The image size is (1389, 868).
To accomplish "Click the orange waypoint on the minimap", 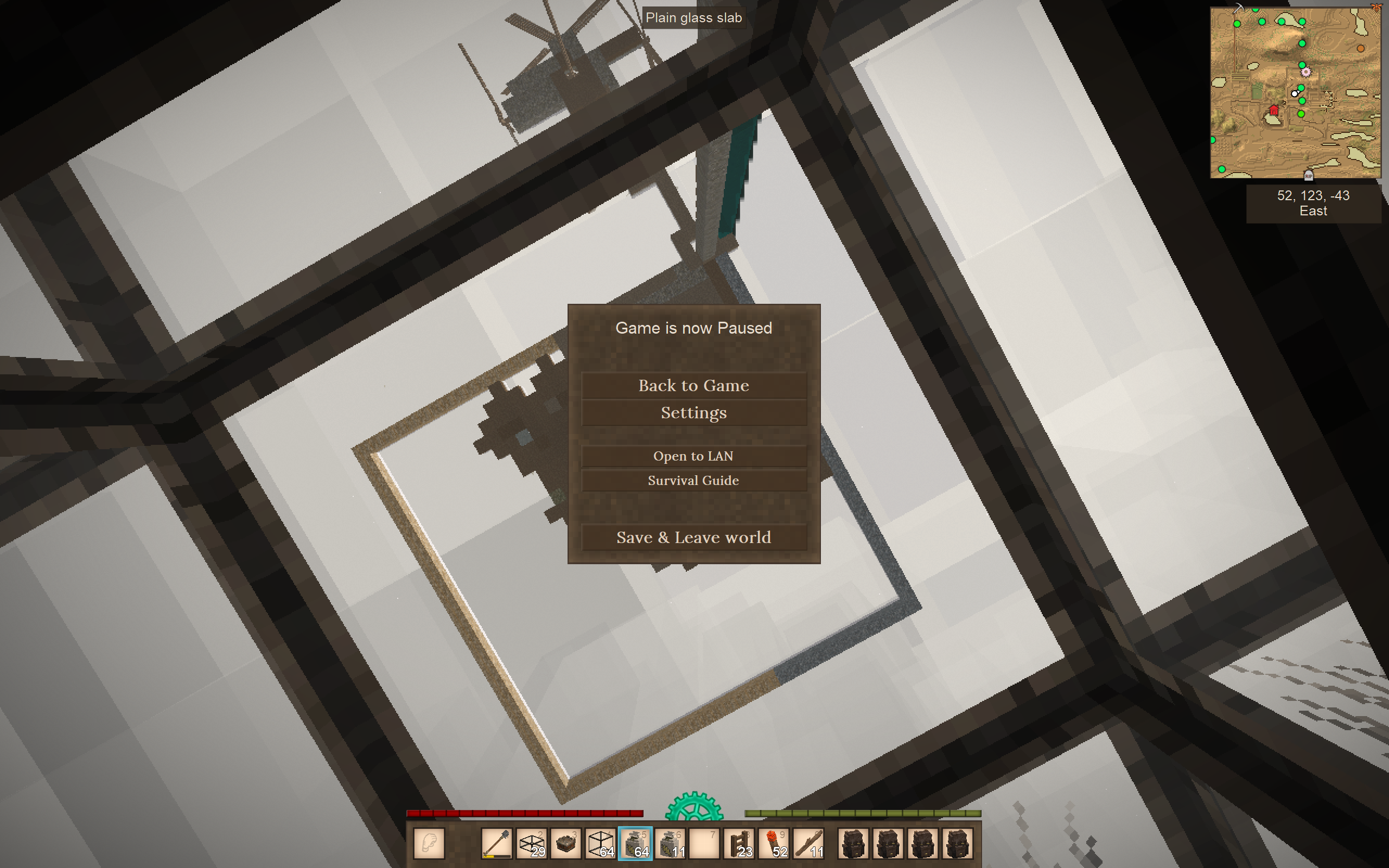I will (1360, 49).
